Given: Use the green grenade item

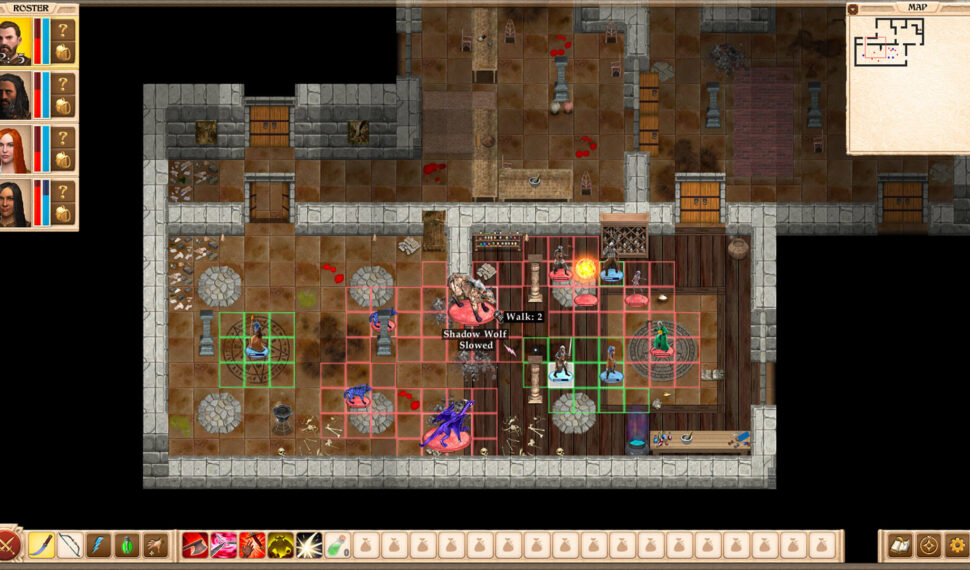Looking at the screenshot, I should pos(126,545).
